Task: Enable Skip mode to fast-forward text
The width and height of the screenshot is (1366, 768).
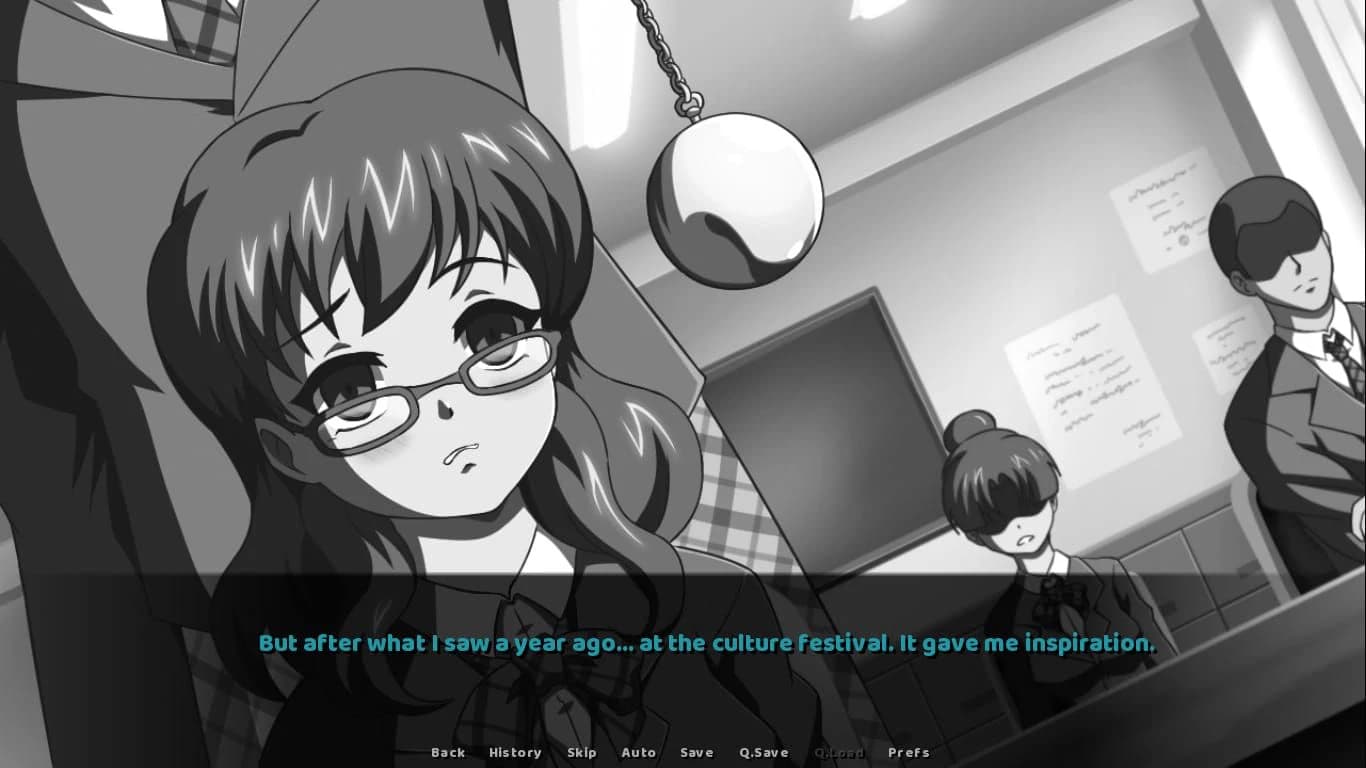Action: 582,752
